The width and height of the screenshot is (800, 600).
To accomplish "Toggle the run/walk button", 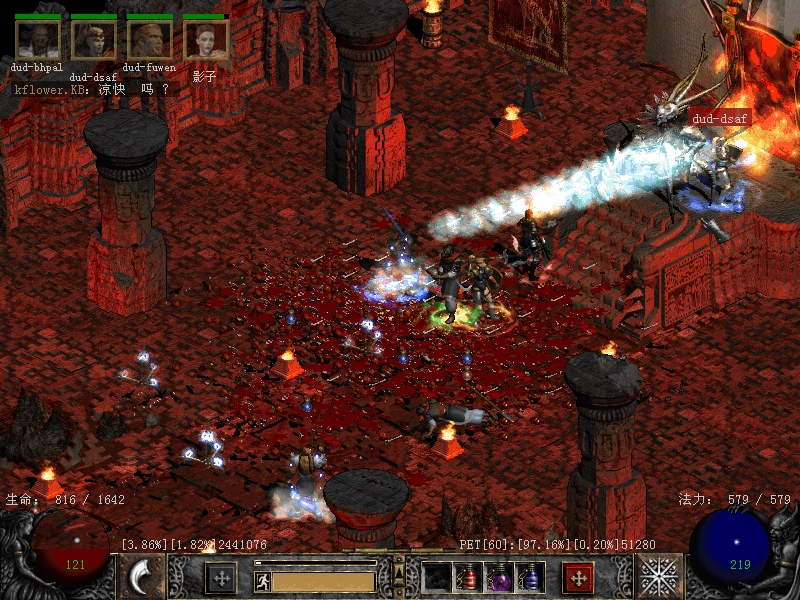I will coord(263,581).
